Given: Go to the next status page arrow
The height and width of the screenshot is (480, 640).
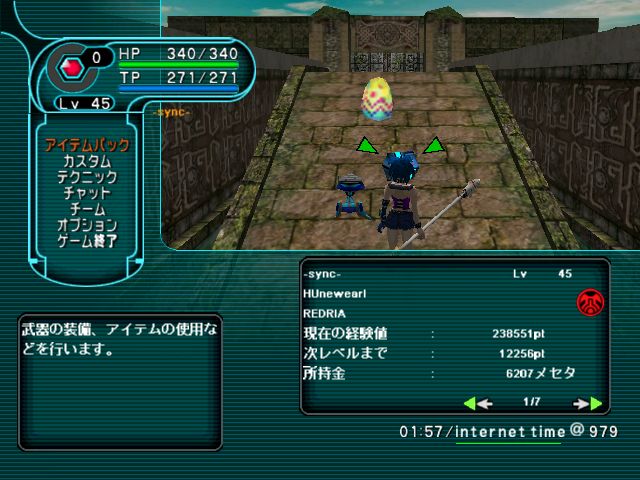Looking at the screenshot, I should pos(588,403).
